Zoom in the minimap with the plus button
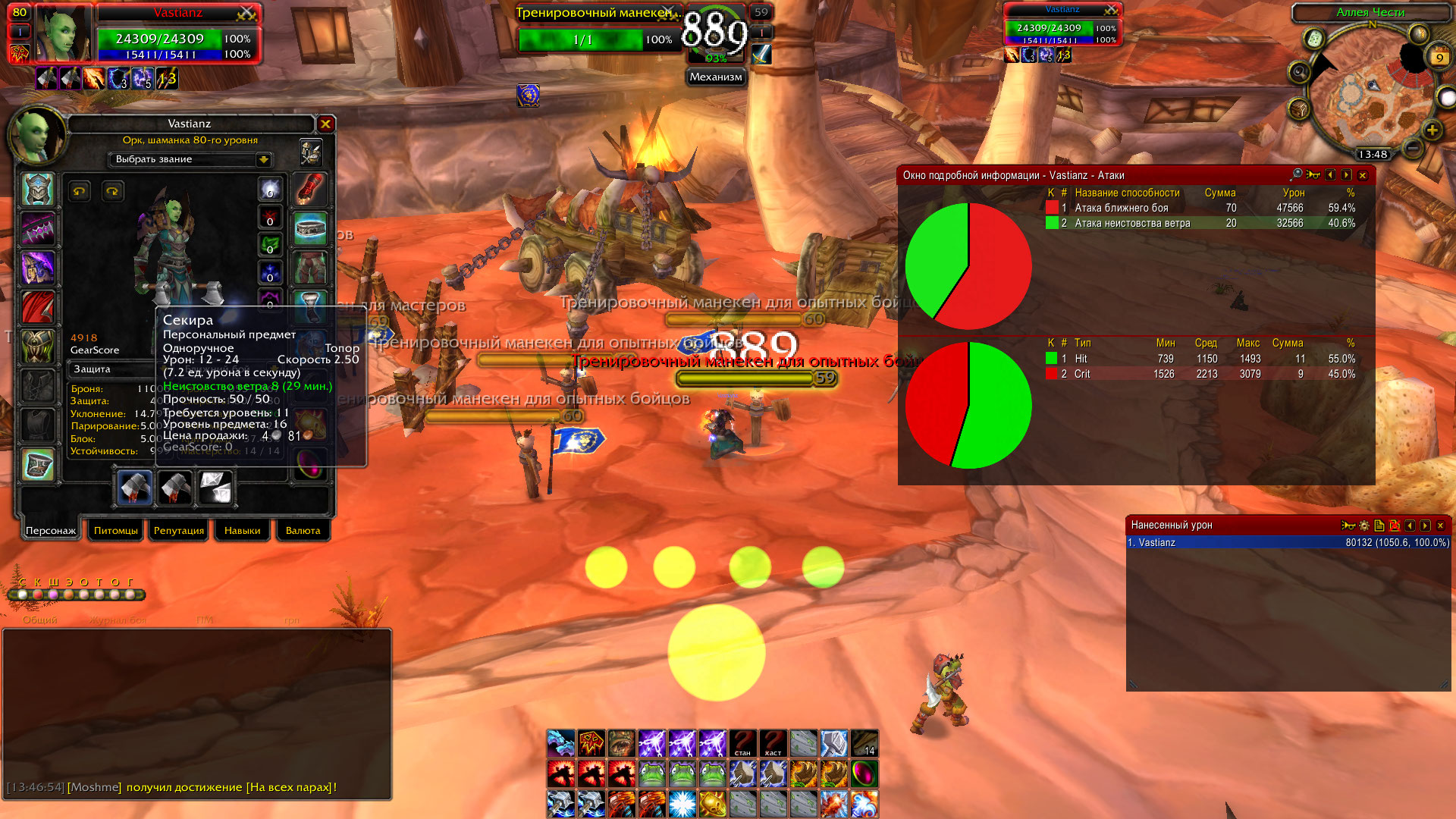 1432,130
